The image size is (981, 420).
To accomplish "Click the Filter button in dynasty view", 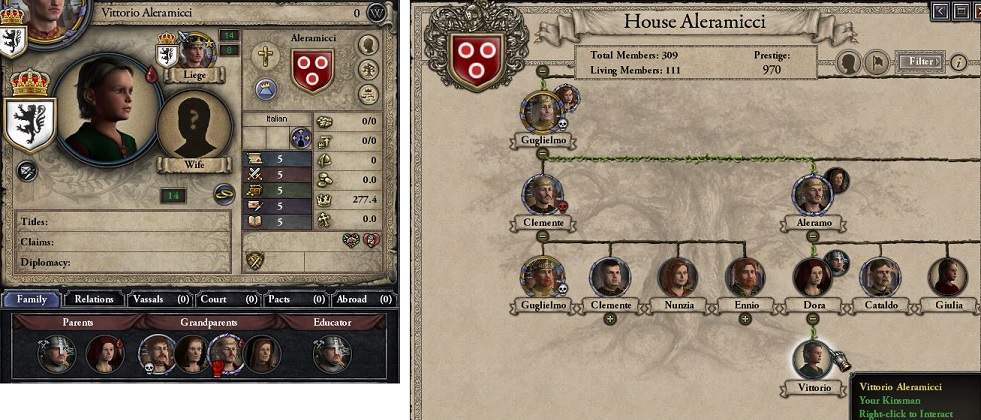I will (919, 62).
